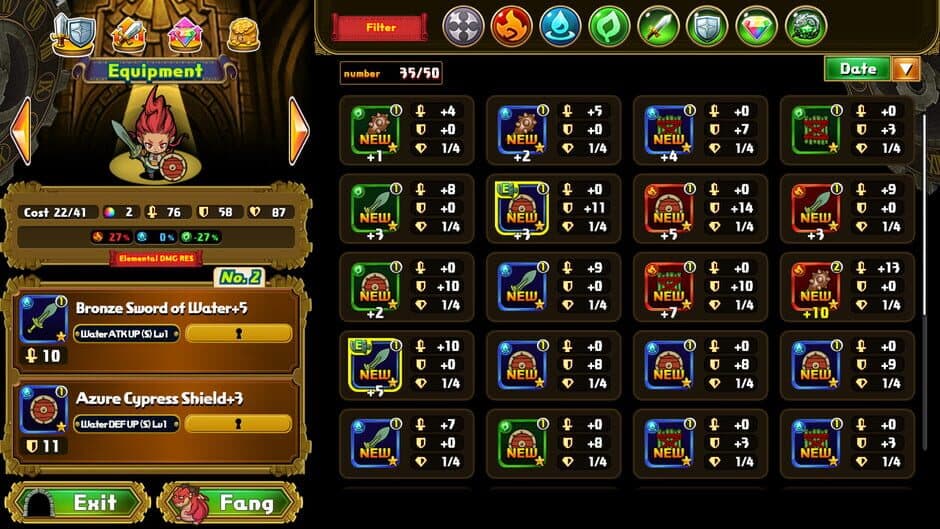Go to previous character with left arrow
The width and height of the screenshot is (940, 529).
(x=20, y=130)
